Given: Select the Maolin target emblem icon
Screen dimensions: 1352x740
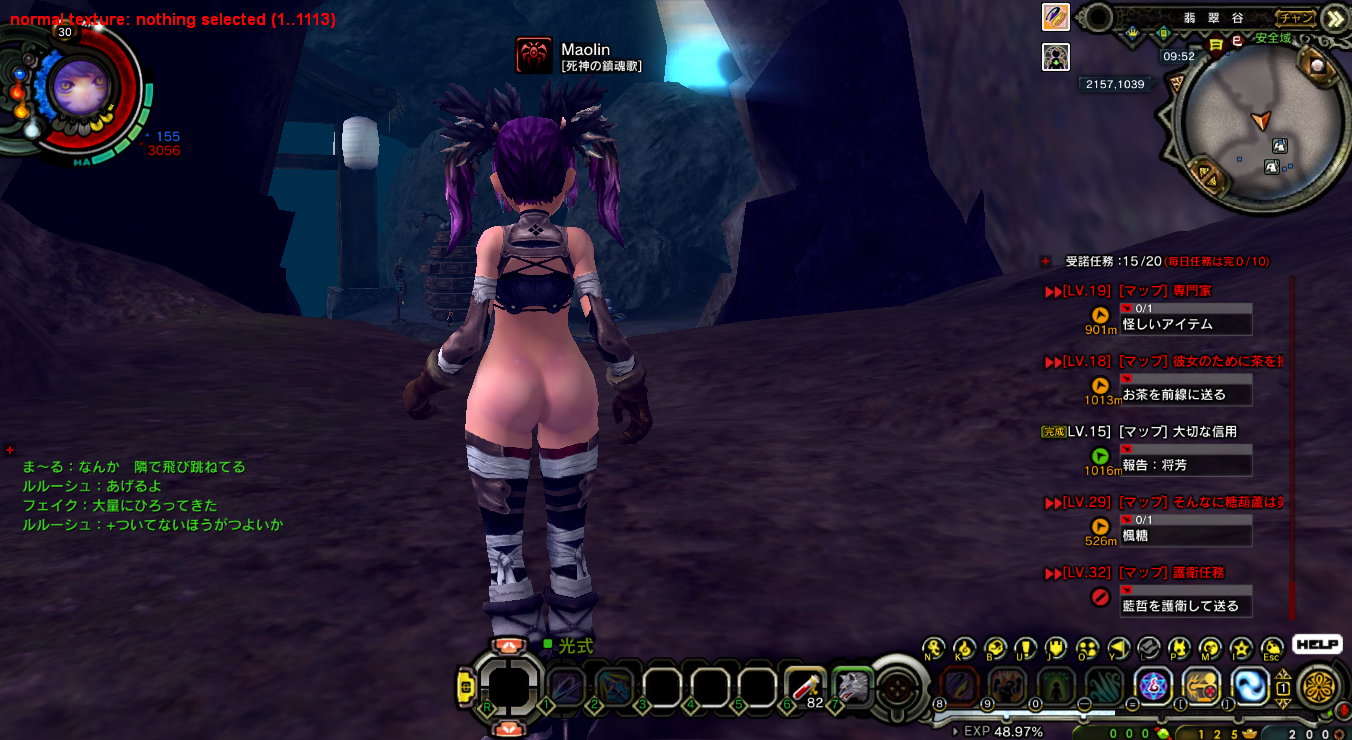Looking at the screenshot, I should [534, 56].
